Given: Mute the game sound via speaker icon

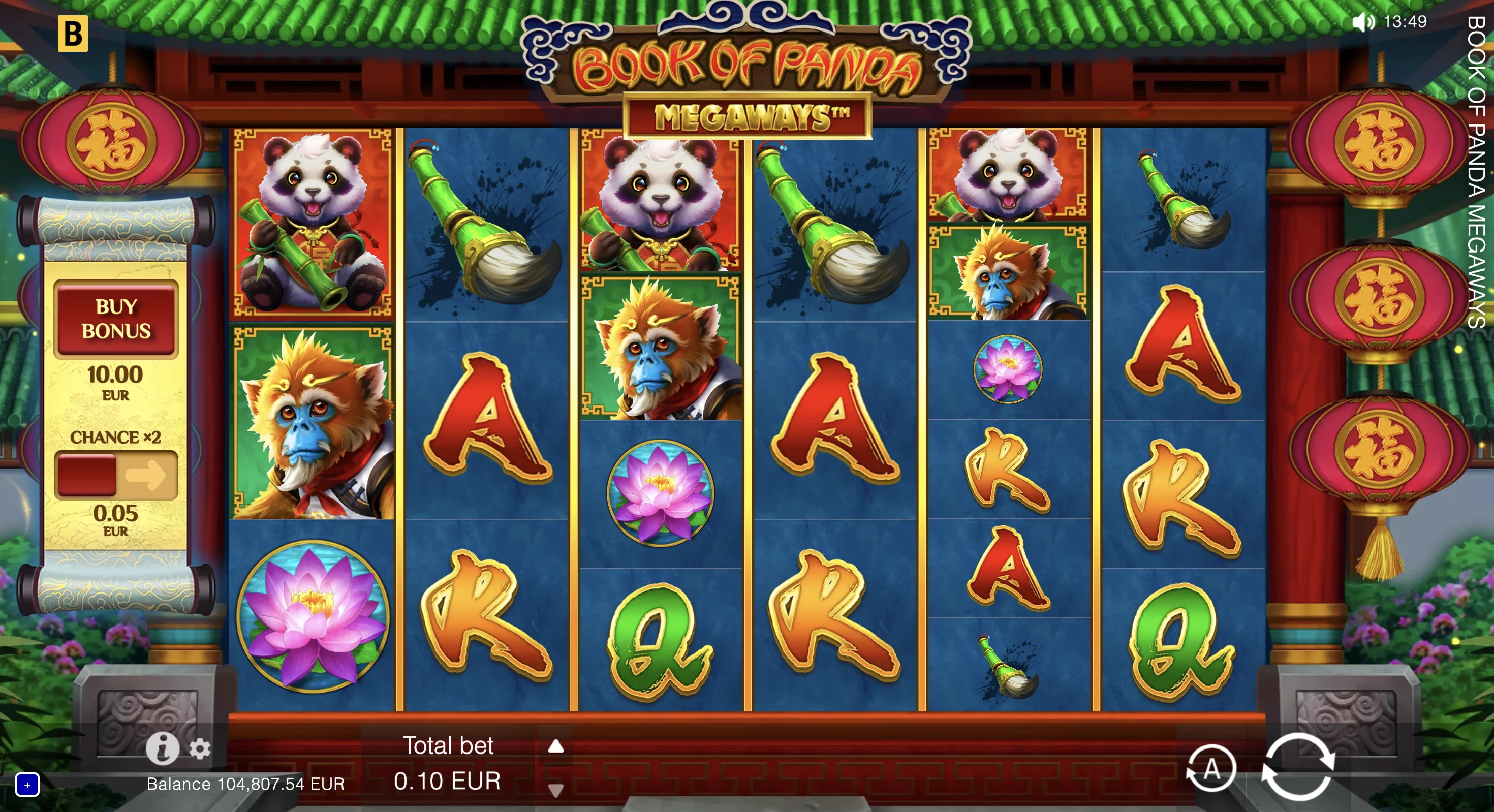Looking at the screenshot, I should click(x=1363, y=22).
